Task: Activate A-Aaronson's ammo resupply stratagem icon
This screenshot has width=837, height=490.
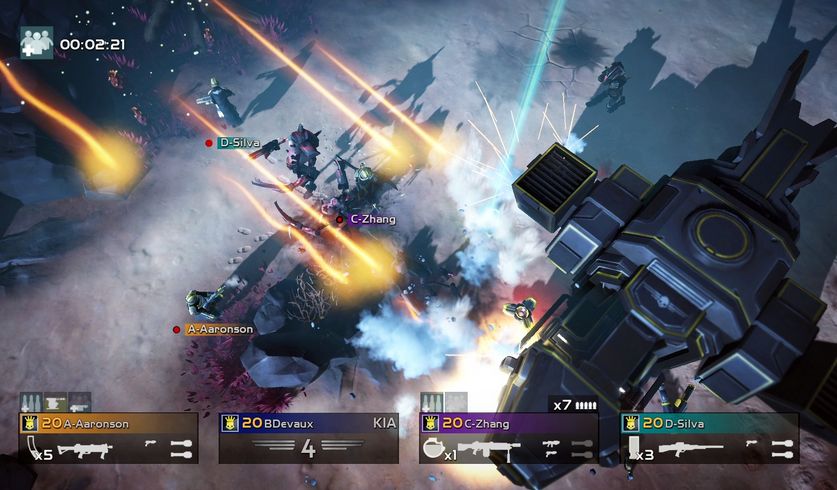Action: pyautogui.click(x=31, y=402)
